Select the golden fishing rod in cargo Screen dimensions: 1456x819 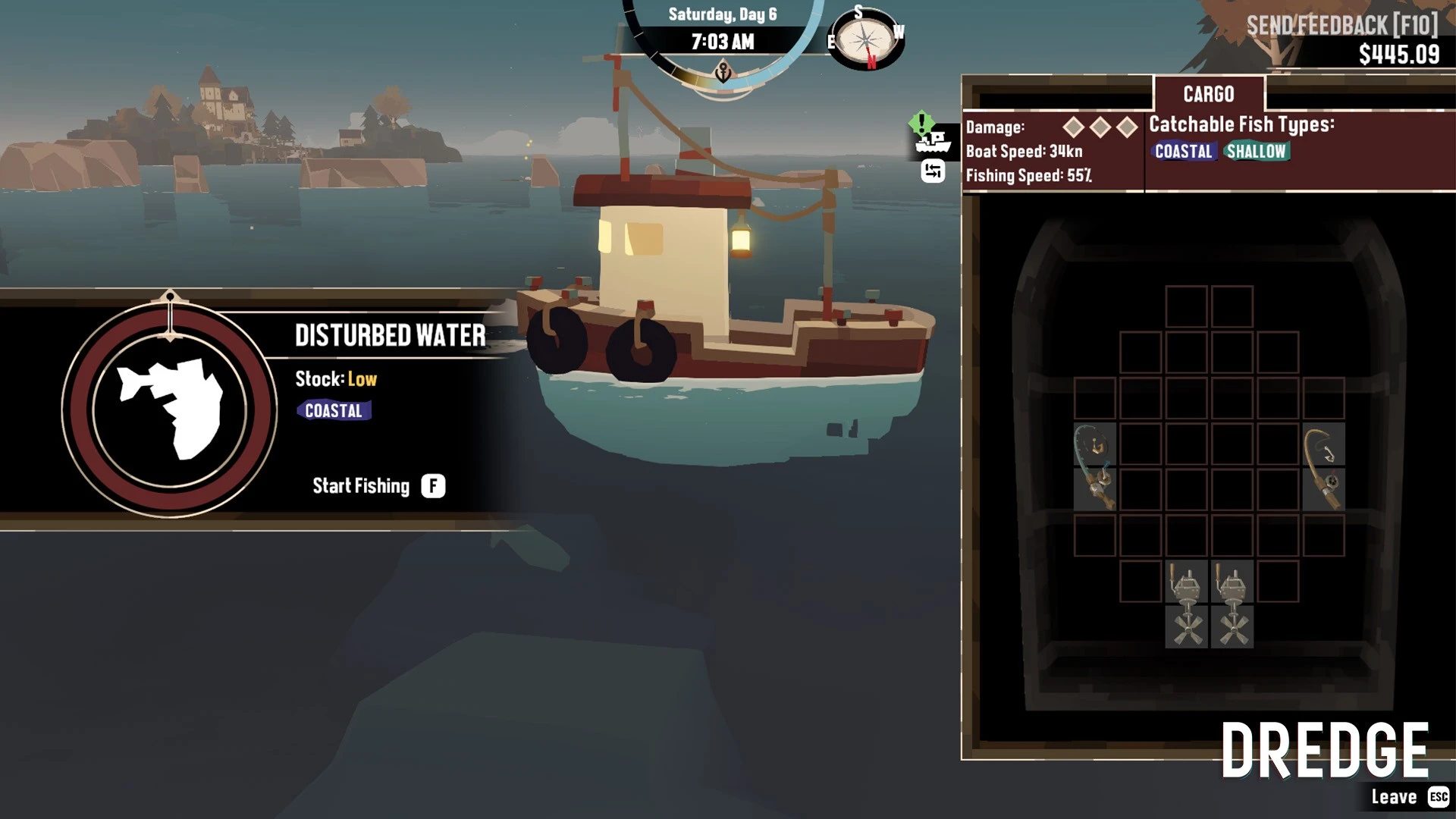click(1323, 467)
